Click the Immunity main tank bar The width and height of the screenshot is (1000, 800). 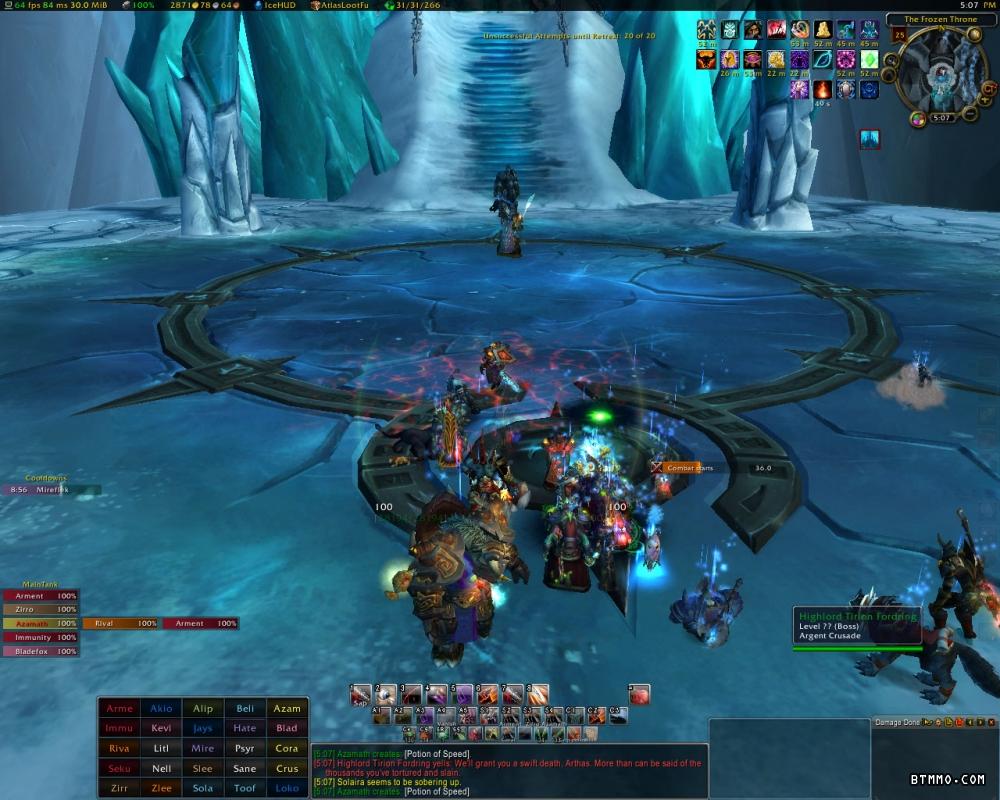coord(40,637)
